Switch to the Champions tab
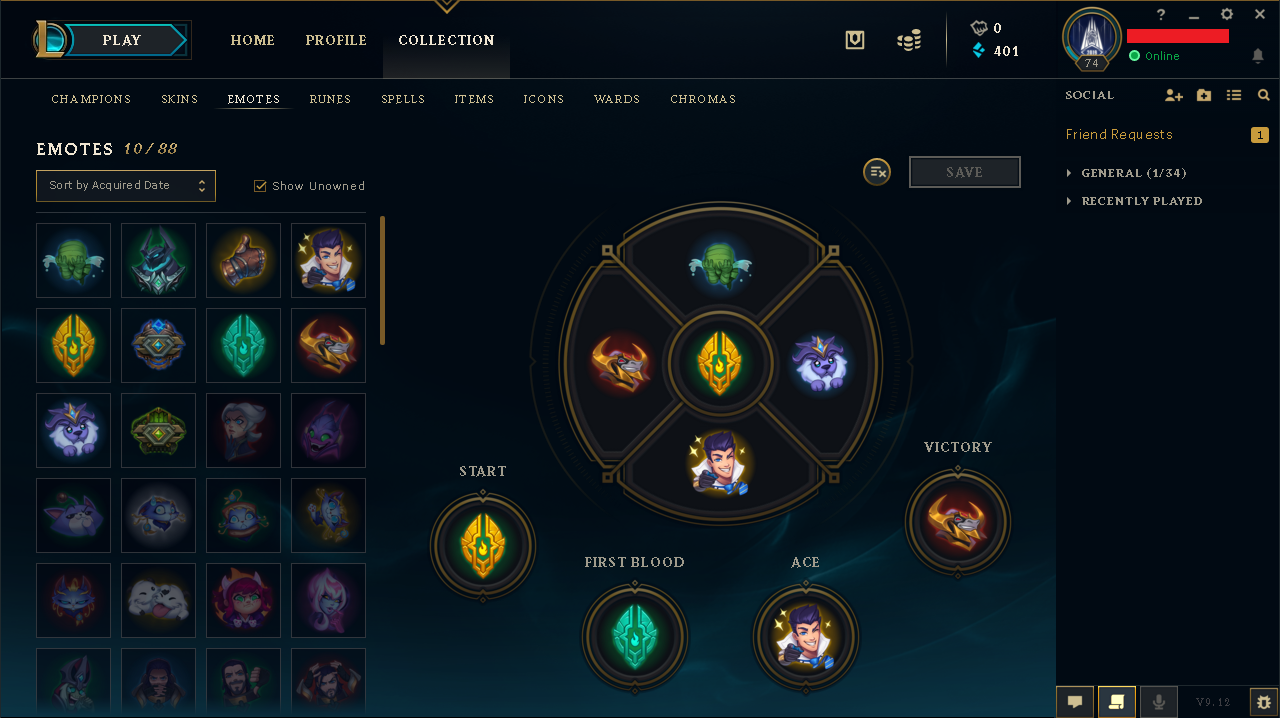Screen dimensions: 1280x718 91,99
